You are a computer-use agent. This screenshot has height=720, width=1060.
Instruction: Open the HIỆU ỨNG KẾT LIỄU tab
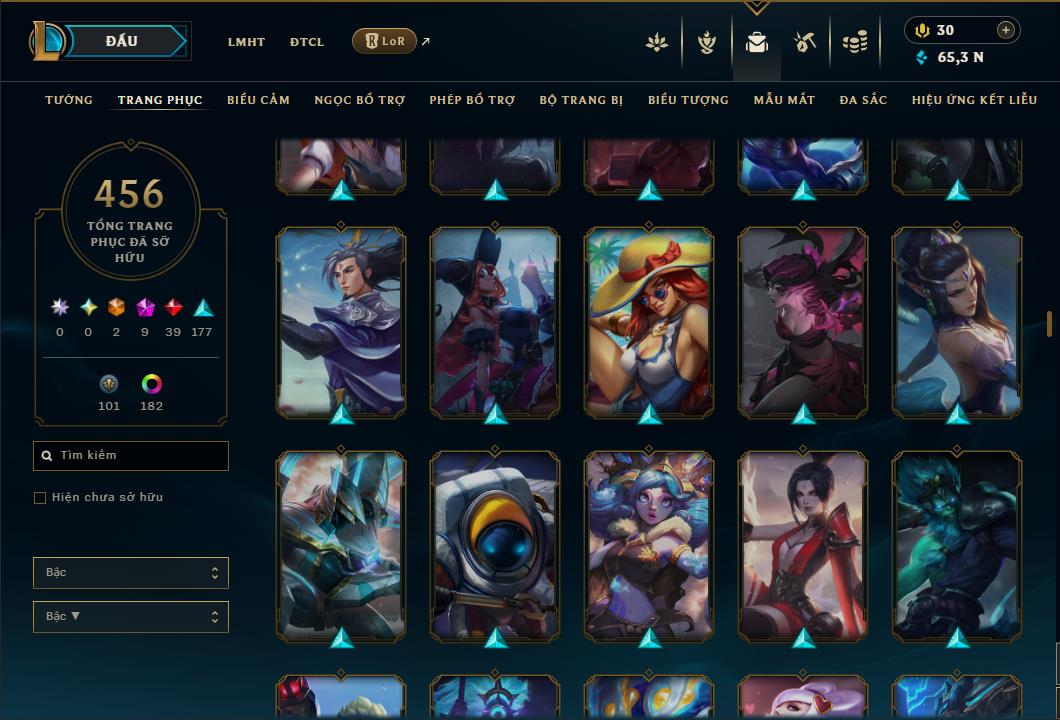pyautogui.click(x=973, y=100)
